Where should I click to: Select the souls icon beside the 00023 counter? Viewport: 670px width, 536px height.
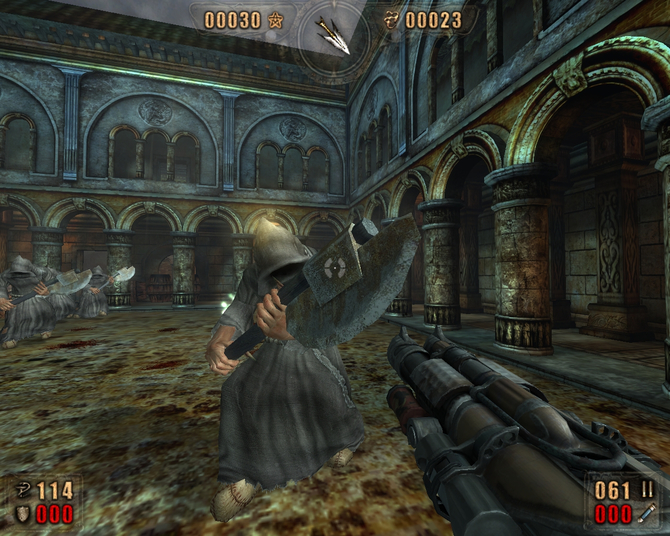pyautogui.click(x=391, y=19)
